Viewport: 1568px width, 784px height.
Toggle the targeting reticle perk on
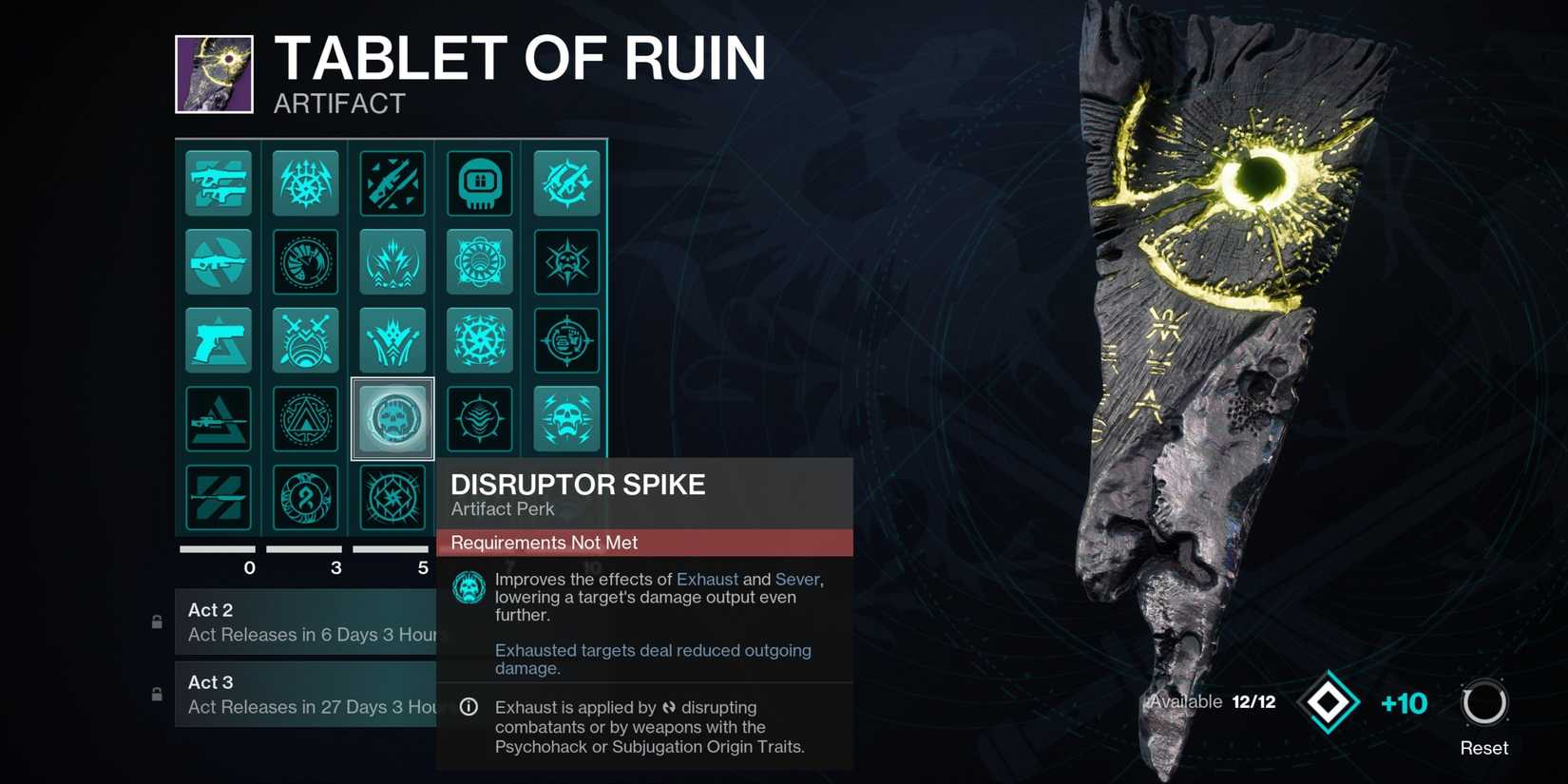point(566,339)
